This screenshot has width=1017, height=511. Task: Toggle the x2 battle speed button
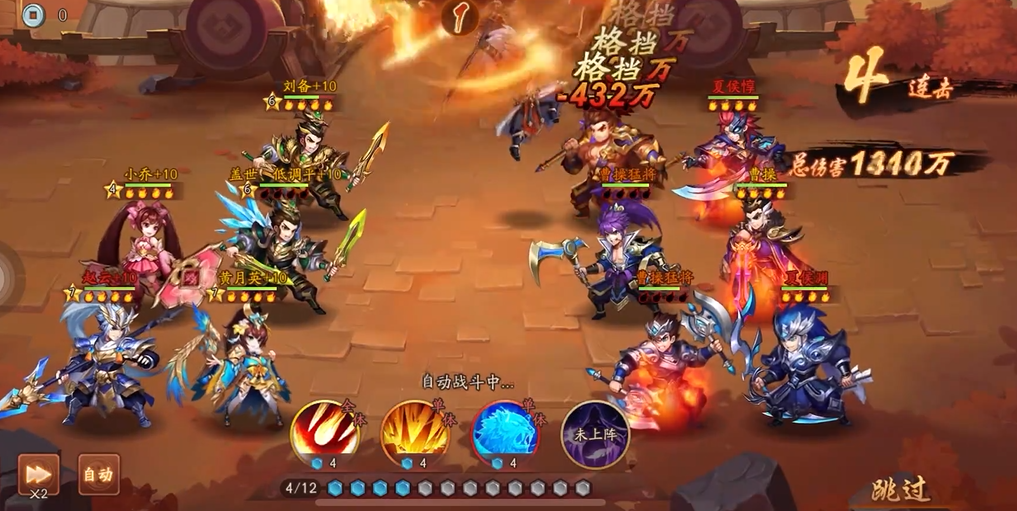click(x=38, y=474)
